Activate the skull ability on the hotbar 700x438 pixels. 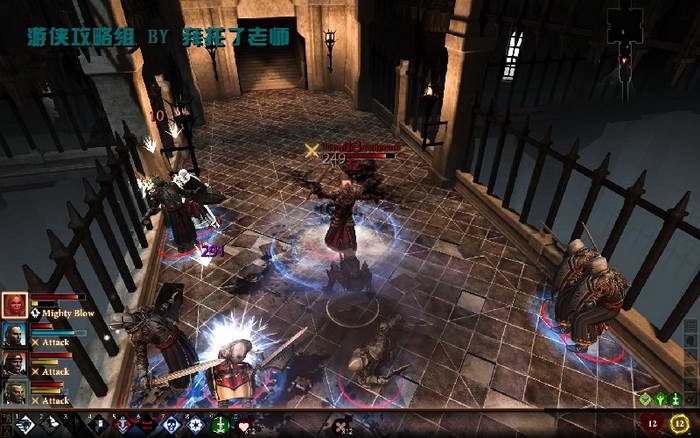pyautogui.click(x=170, y=425)
